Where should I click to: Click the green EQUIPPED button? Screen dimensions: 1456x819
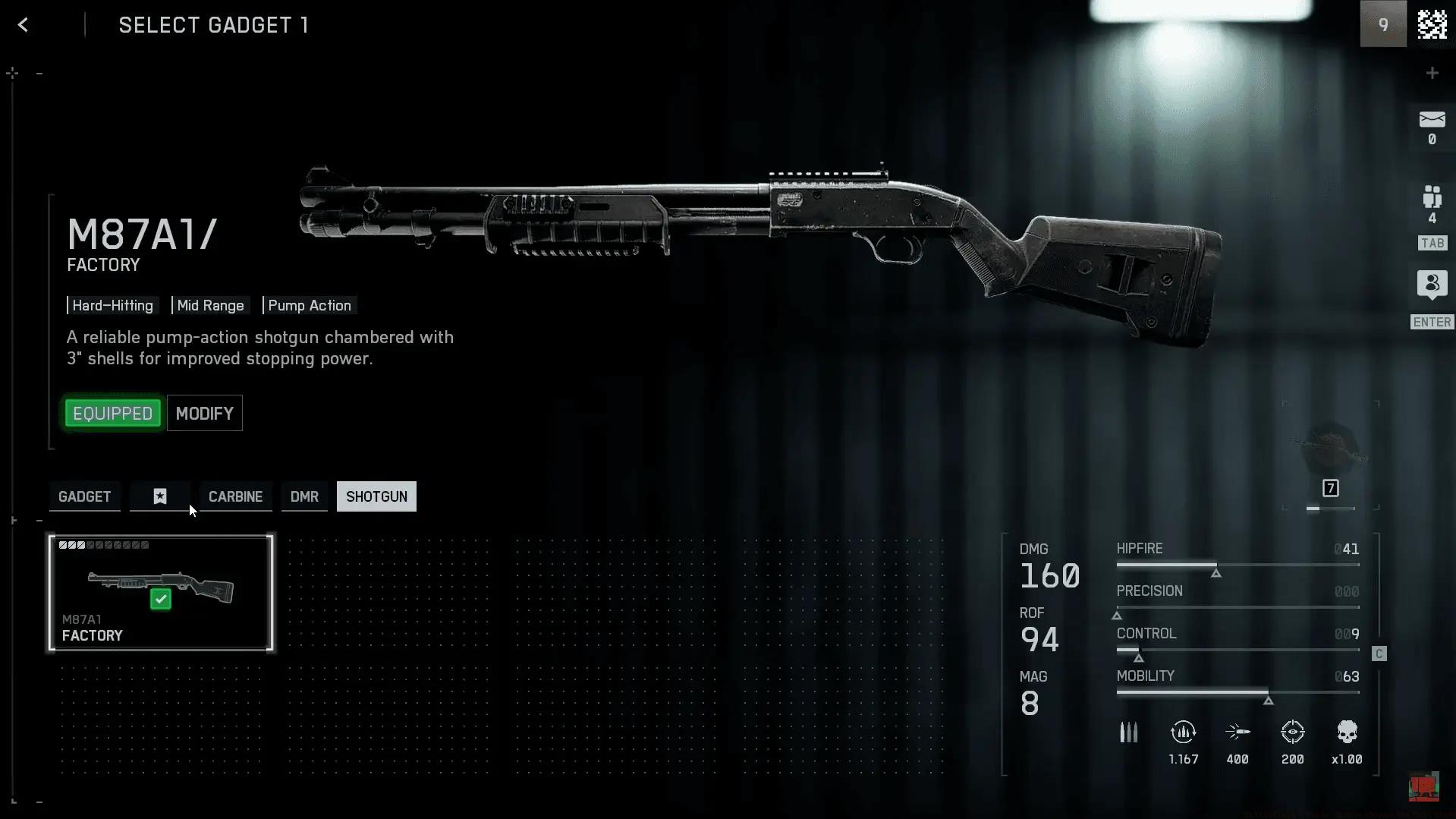pos(113,414)
